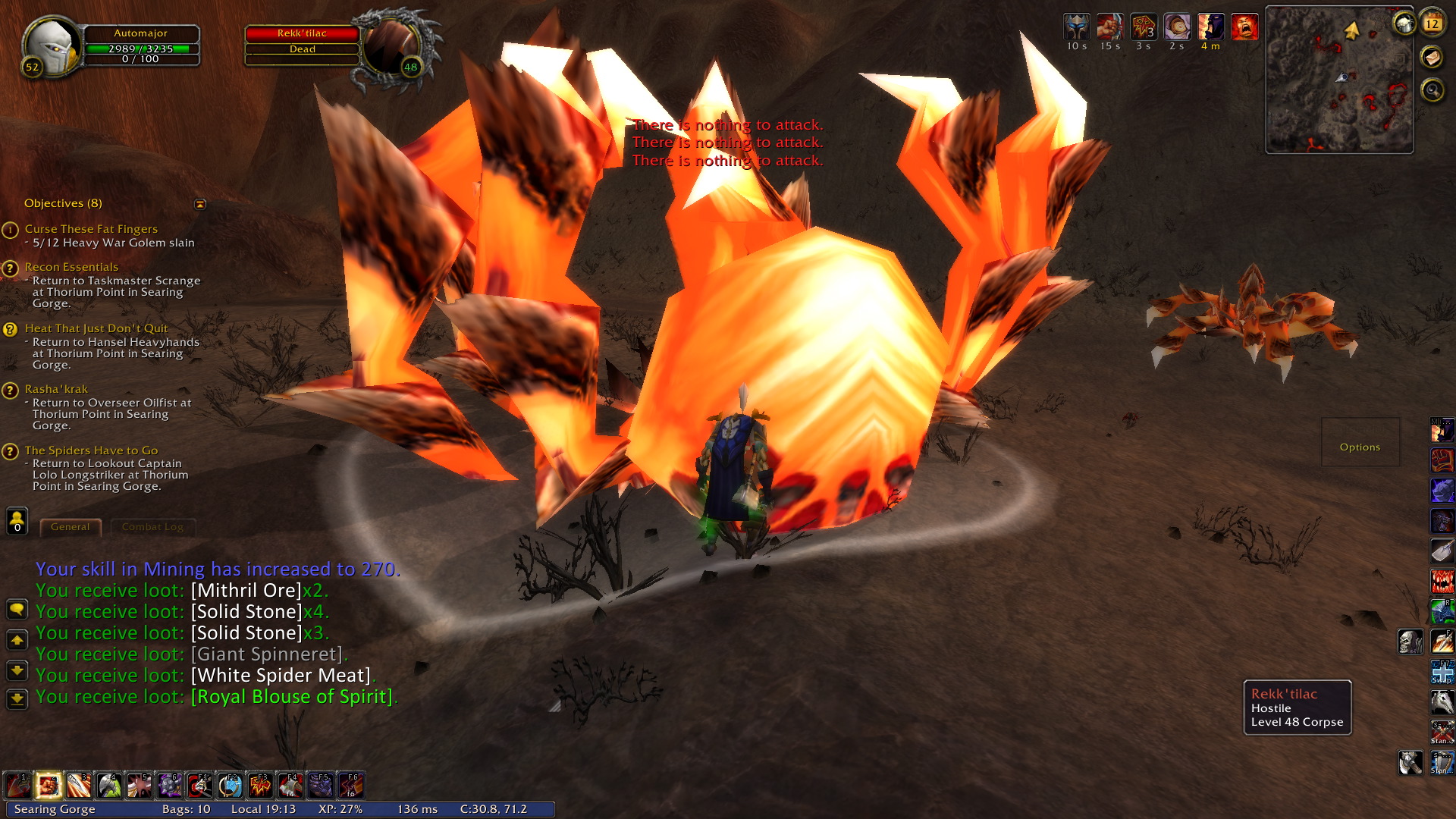Open the chat speech-bubble menu

(17, 610)
